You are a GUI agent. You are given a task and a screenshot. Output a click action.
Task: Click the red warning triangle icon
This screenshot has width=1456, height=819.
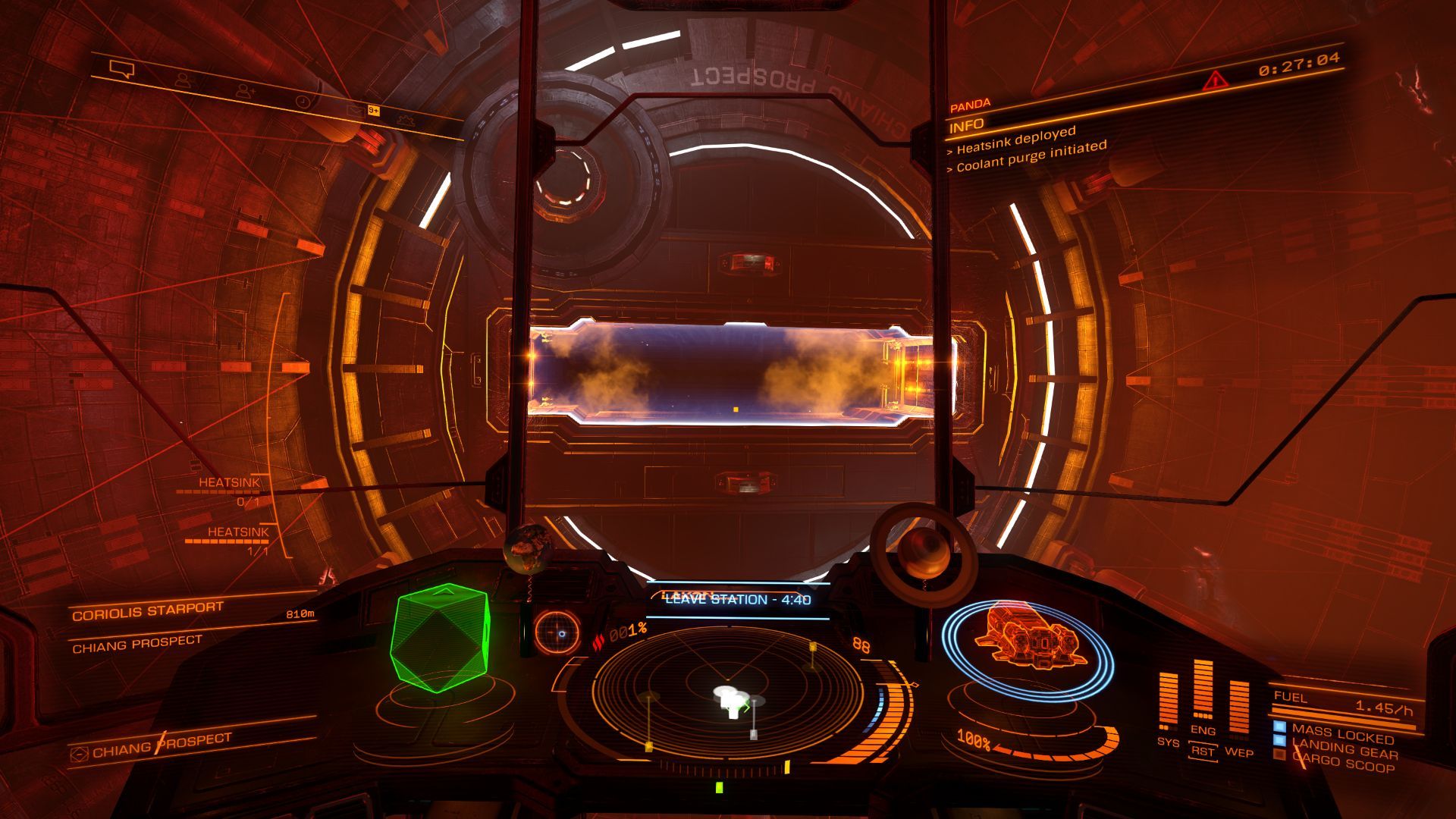tap(1215, 80)
